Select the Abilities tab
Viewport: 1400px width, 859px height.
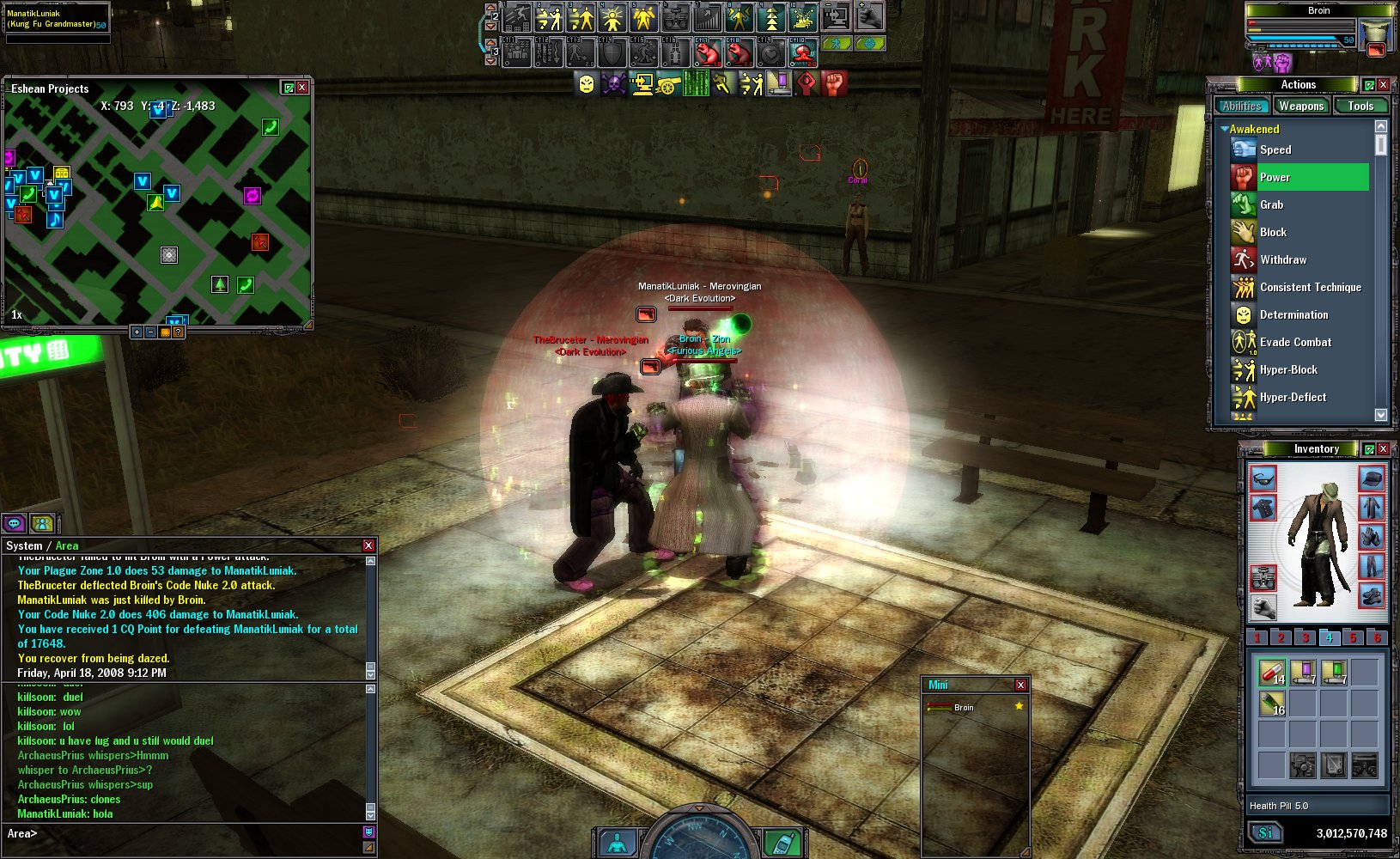tap(1242, 107)
